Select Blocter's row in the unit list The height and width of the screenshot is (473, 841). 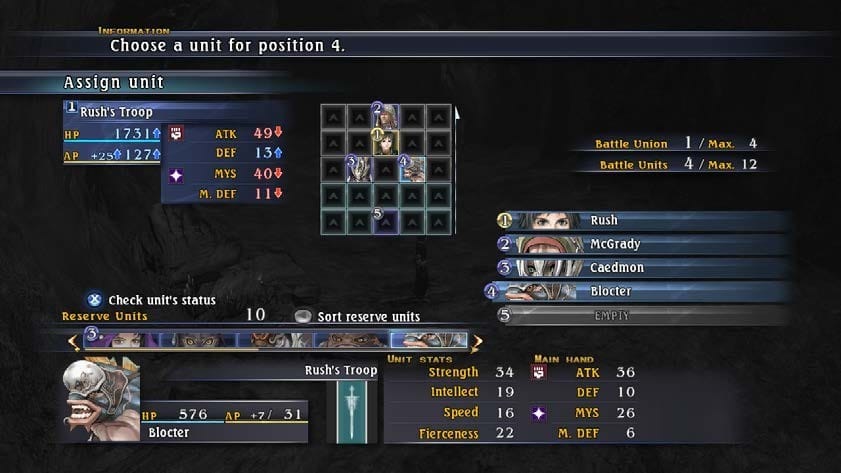coord(640,292)
